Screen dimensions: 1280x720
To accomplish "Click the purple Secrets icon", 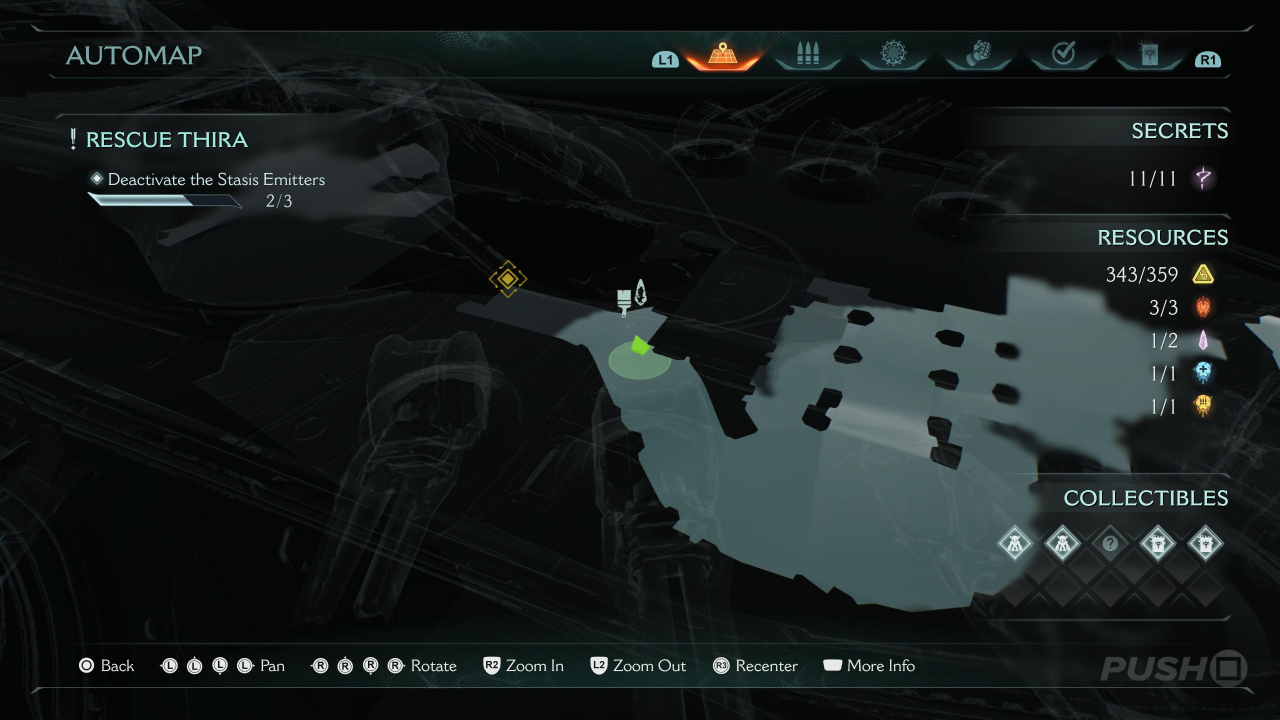I will click(1204, 179).
